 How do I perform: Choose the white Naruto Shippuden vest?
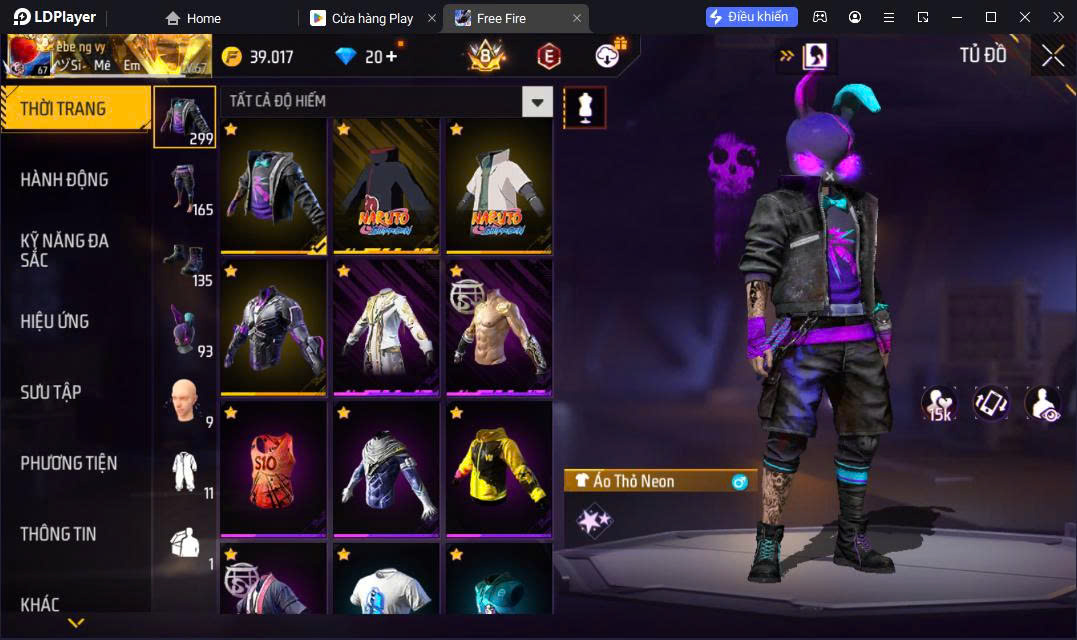498,186
